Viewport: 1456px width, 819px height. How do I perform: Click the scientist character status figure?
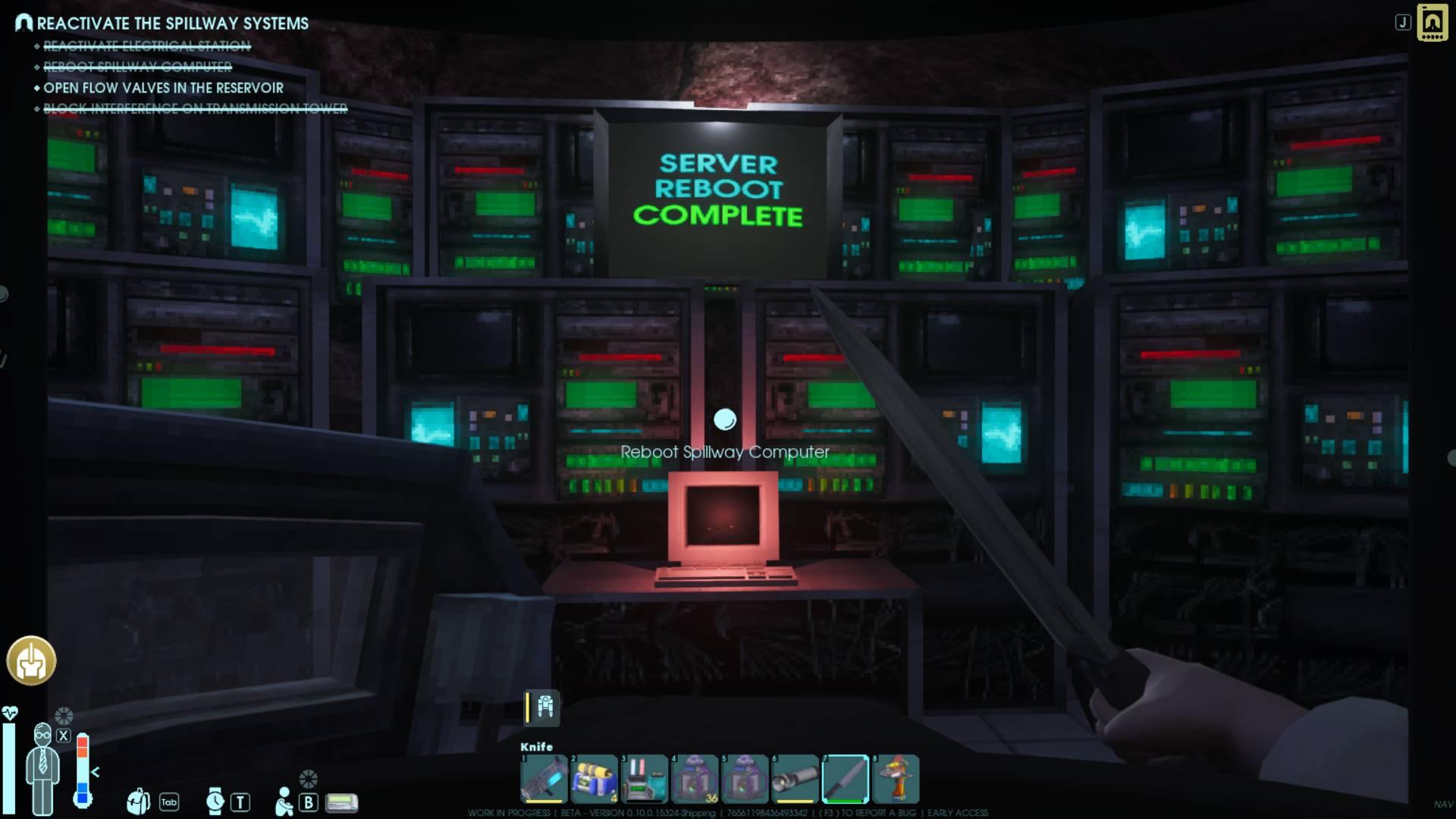tap(42, 767)
